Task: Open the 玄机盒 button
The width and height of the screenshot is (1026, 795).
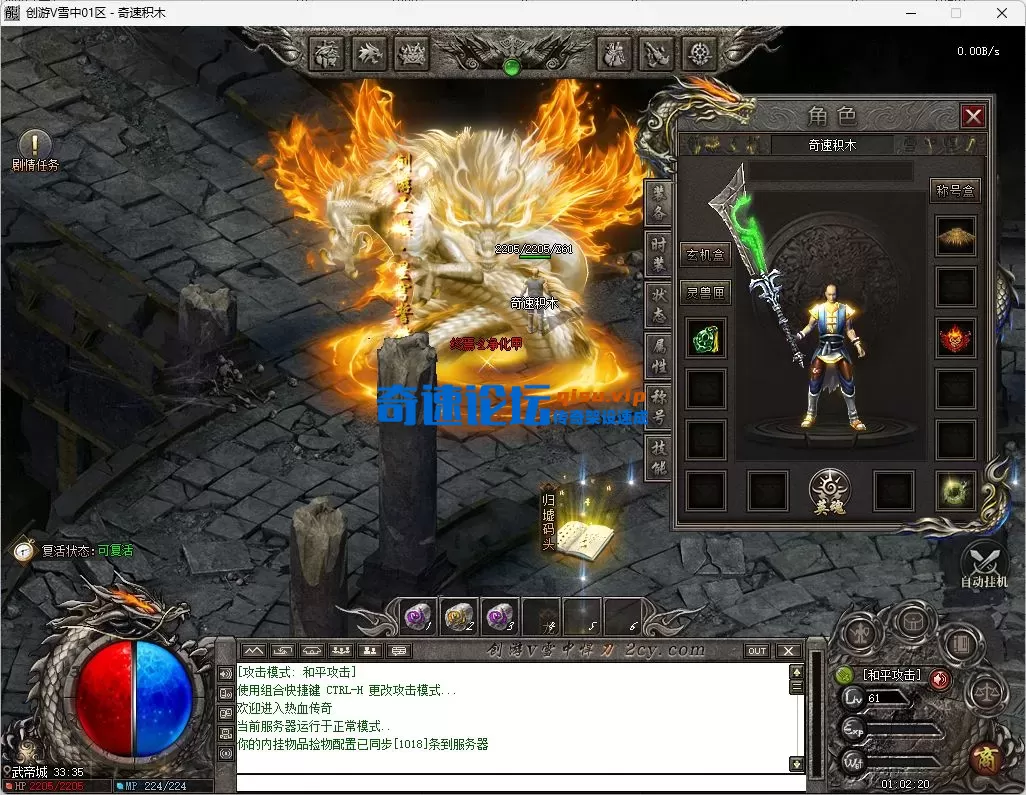Action: click(705, 255)
